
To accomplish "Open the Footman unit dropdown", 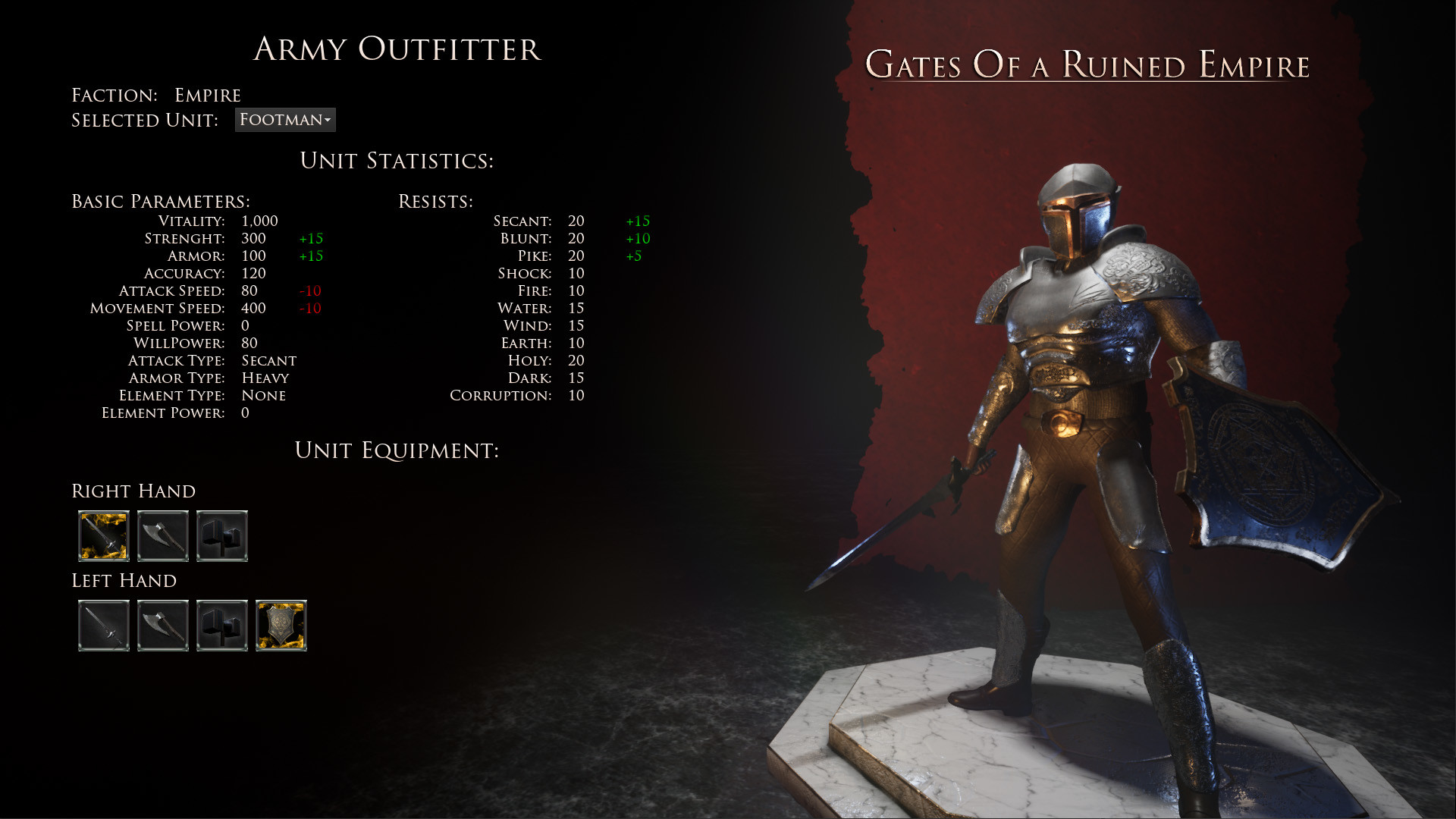I will tap(284, 120).
